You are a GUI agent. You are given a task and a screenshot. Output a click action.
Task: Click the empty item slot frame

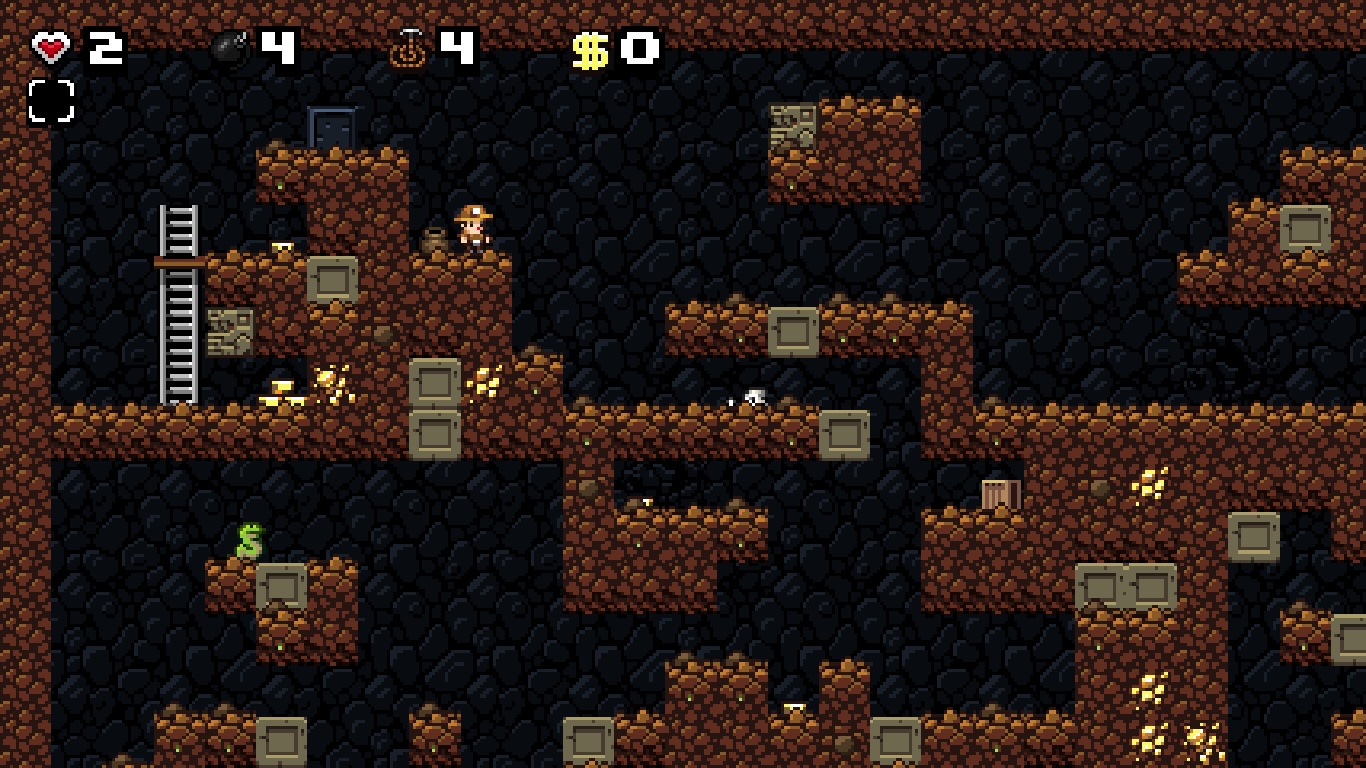coord(51,103)
